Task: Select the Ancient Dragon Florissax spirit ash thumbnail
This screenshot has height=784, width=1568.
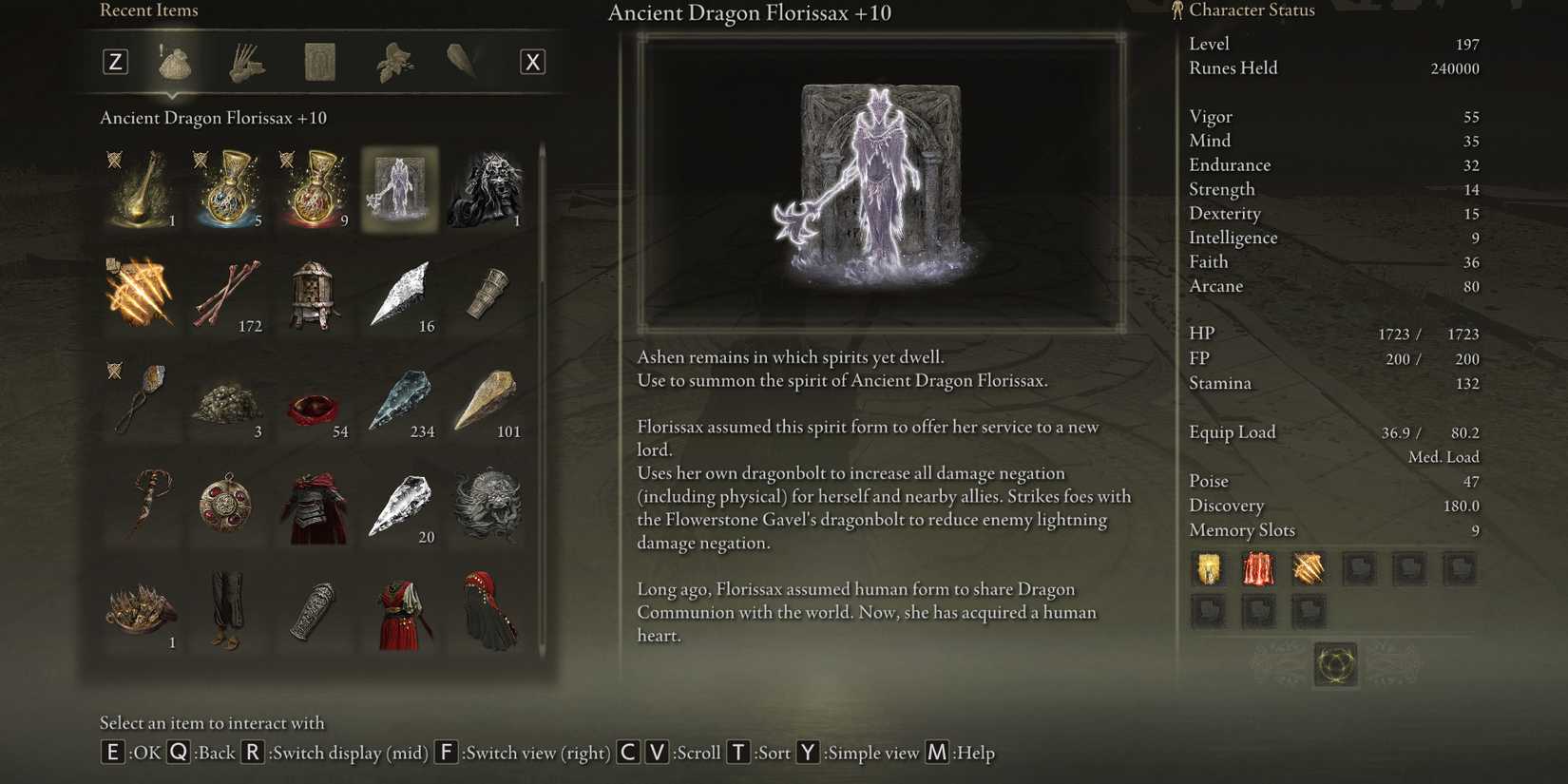Action: [399, 189]
